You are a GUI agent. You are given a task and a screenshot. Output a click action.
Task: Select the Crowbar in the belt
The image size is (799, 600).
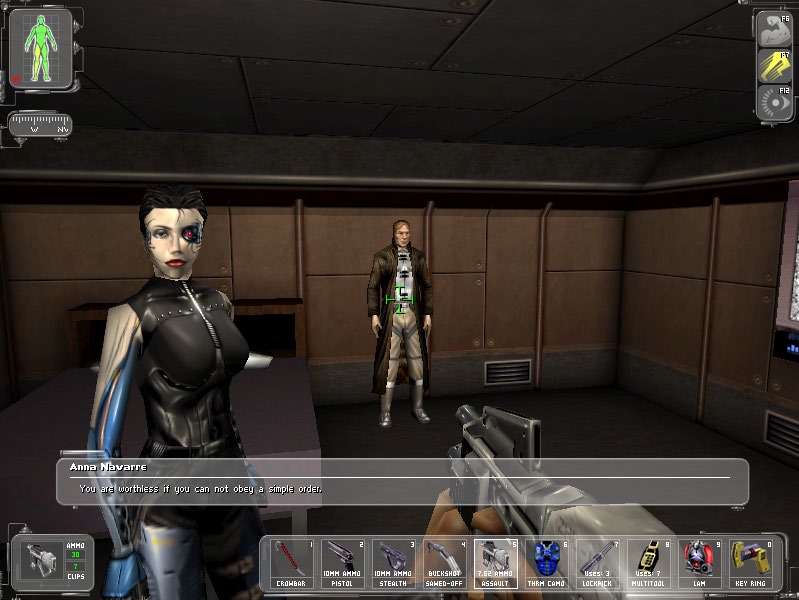coord(294,563)
